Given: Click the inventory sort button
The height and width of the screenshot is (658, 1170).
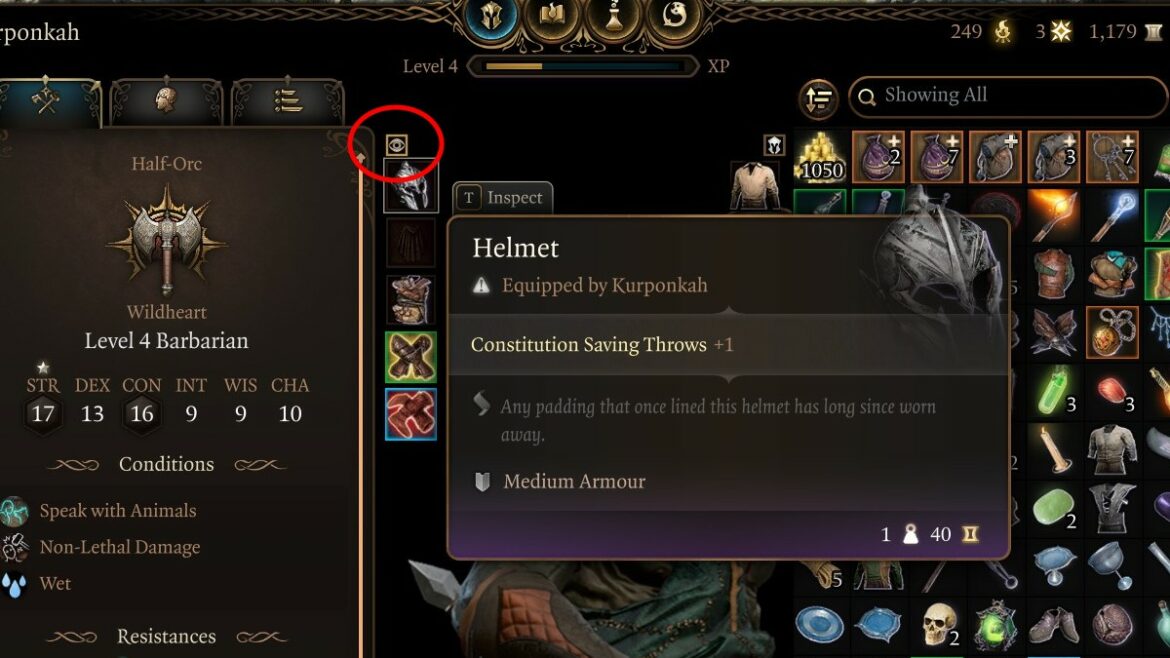Looking at the screenshot, I should point(819,98).
